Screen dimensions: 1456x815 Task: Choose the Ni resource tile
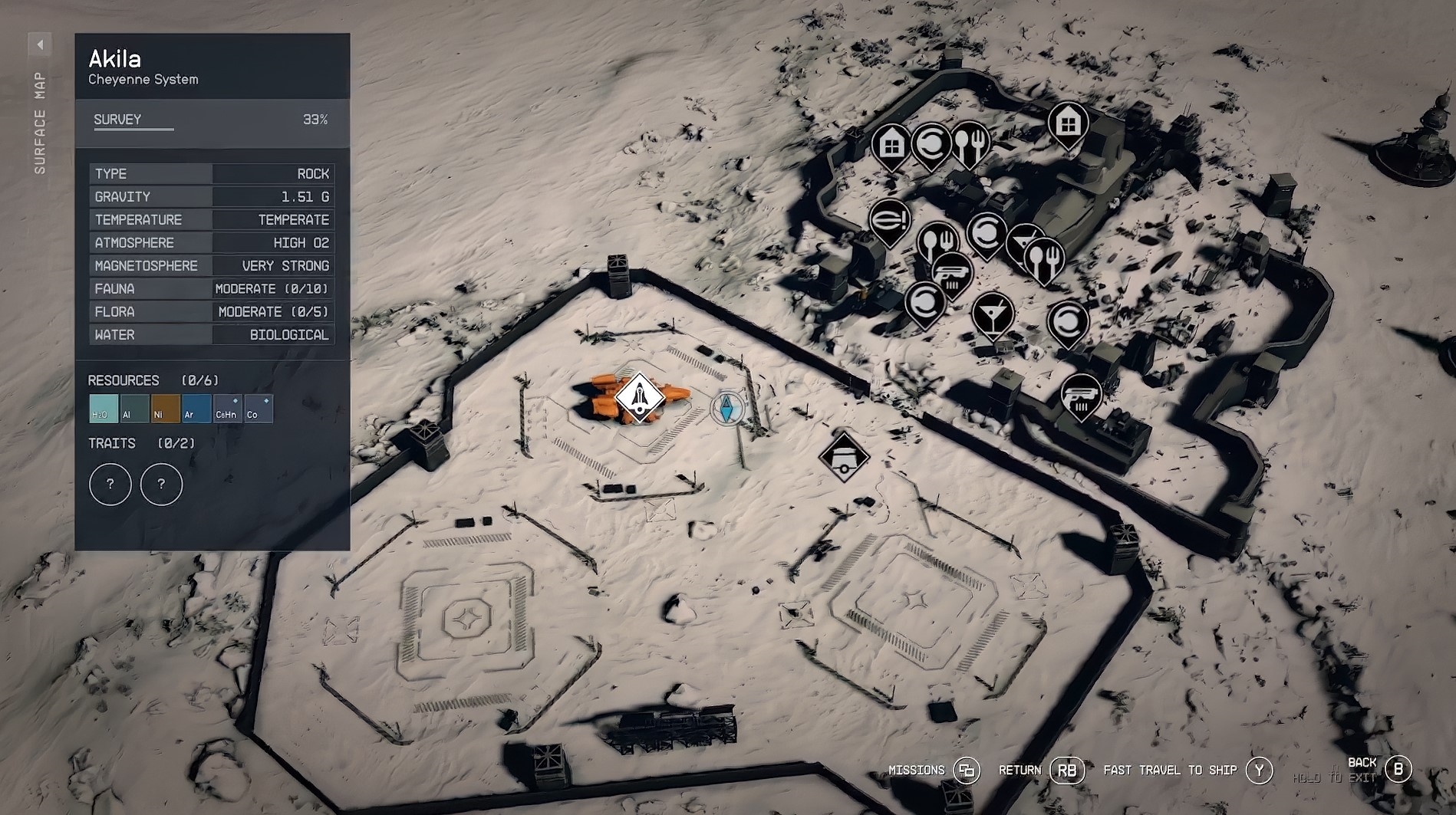click(x=165, y=409)
